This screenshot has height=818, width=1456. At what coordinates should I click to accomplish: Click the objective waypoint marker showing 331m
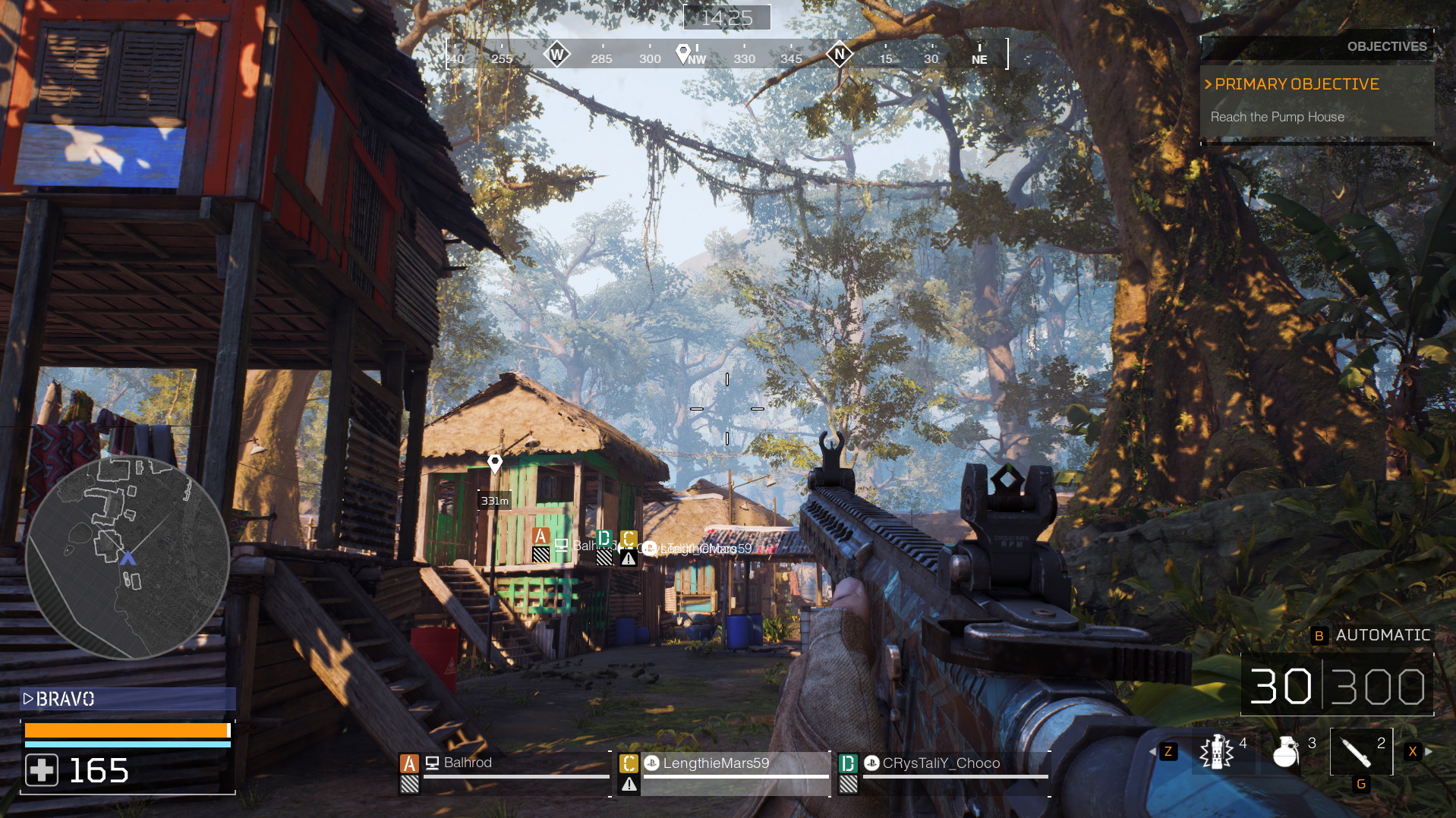[x=495, y=463]
